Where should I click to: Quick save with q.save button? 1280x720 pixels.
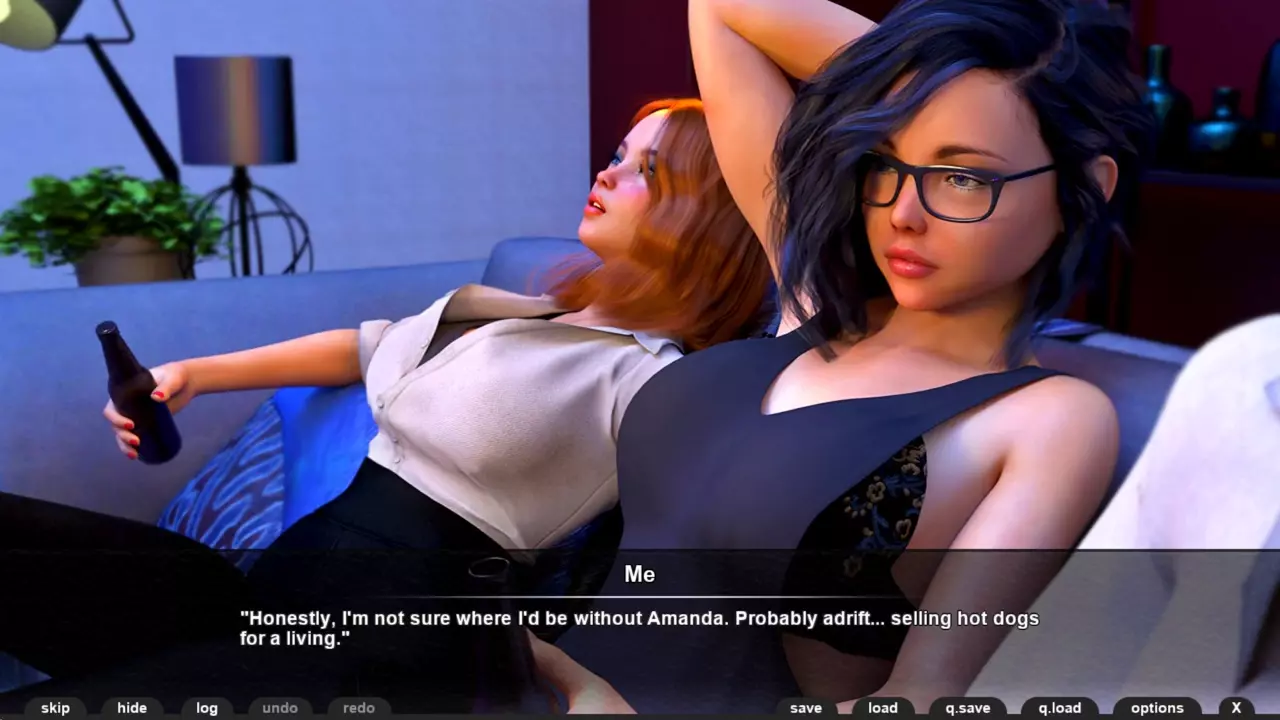pos(967,708)
